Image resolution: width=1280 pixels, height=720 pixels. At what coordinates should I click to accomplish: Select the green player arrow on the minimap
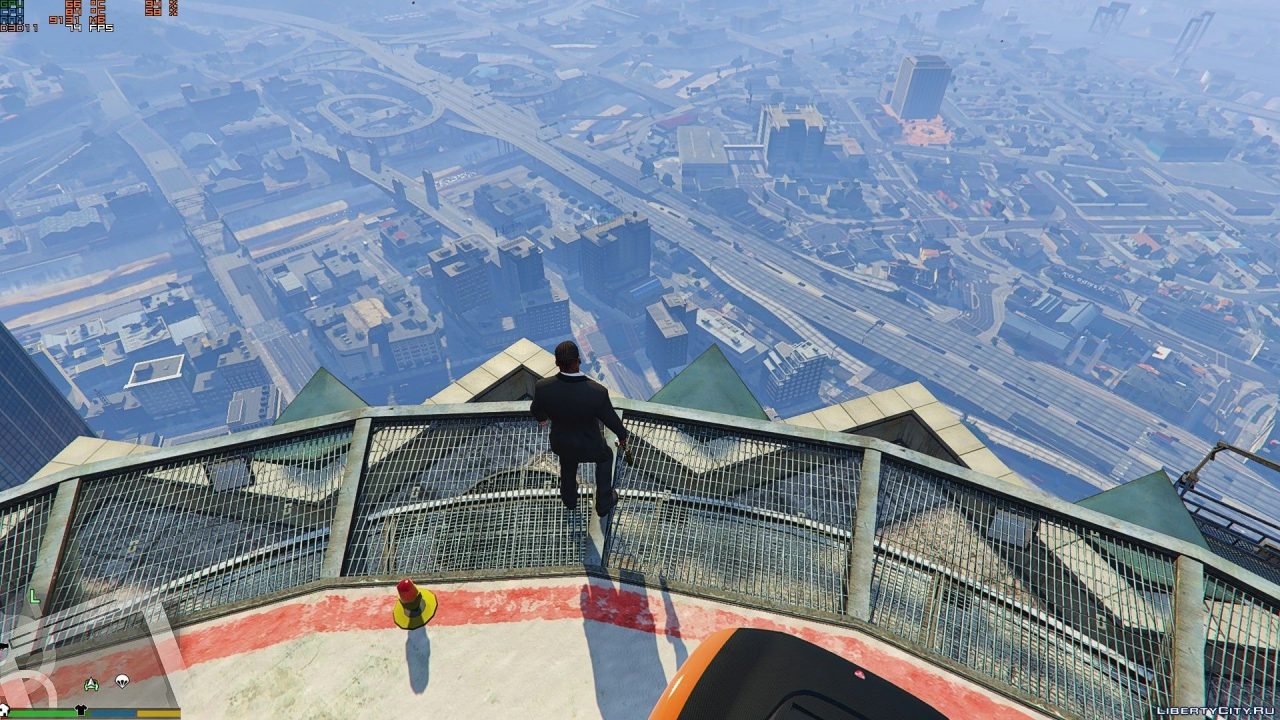point(90,683)
